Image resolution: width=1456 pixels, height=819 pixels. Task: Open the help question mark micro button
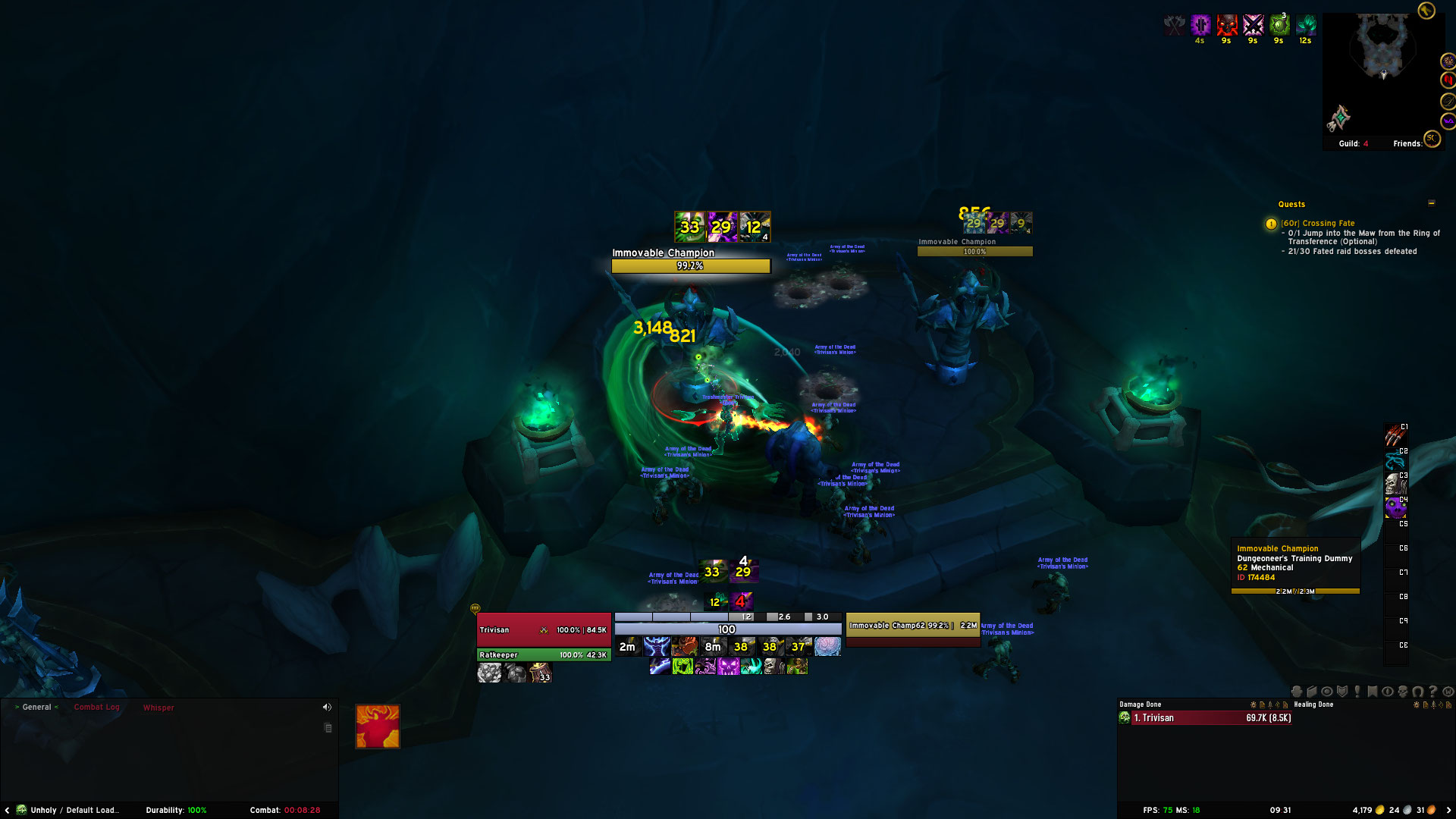[x=1432, y=692]
